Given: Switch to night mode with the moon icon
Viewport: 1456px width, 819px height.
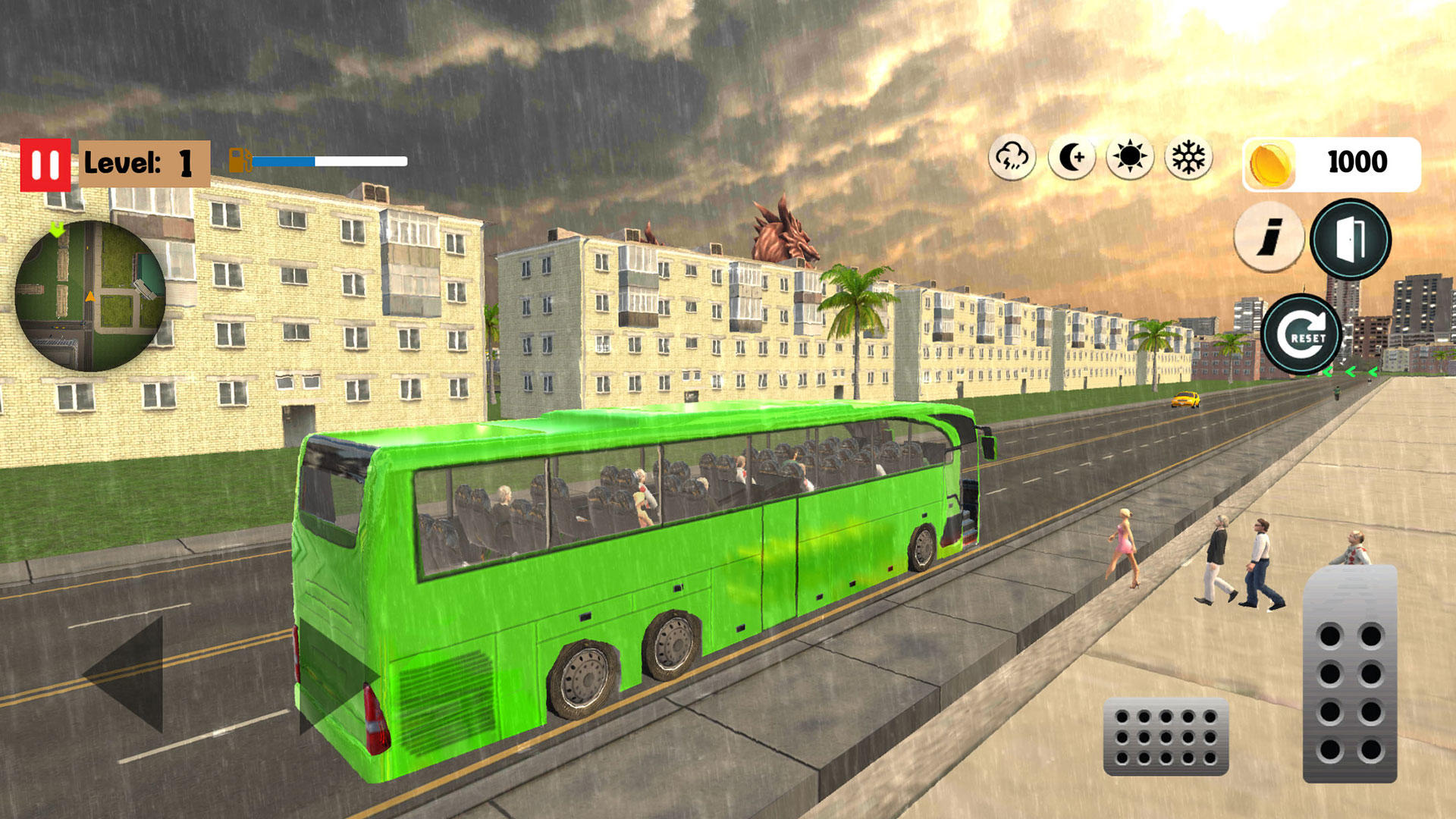Looking at the screenshot, I should (1072, 158).
